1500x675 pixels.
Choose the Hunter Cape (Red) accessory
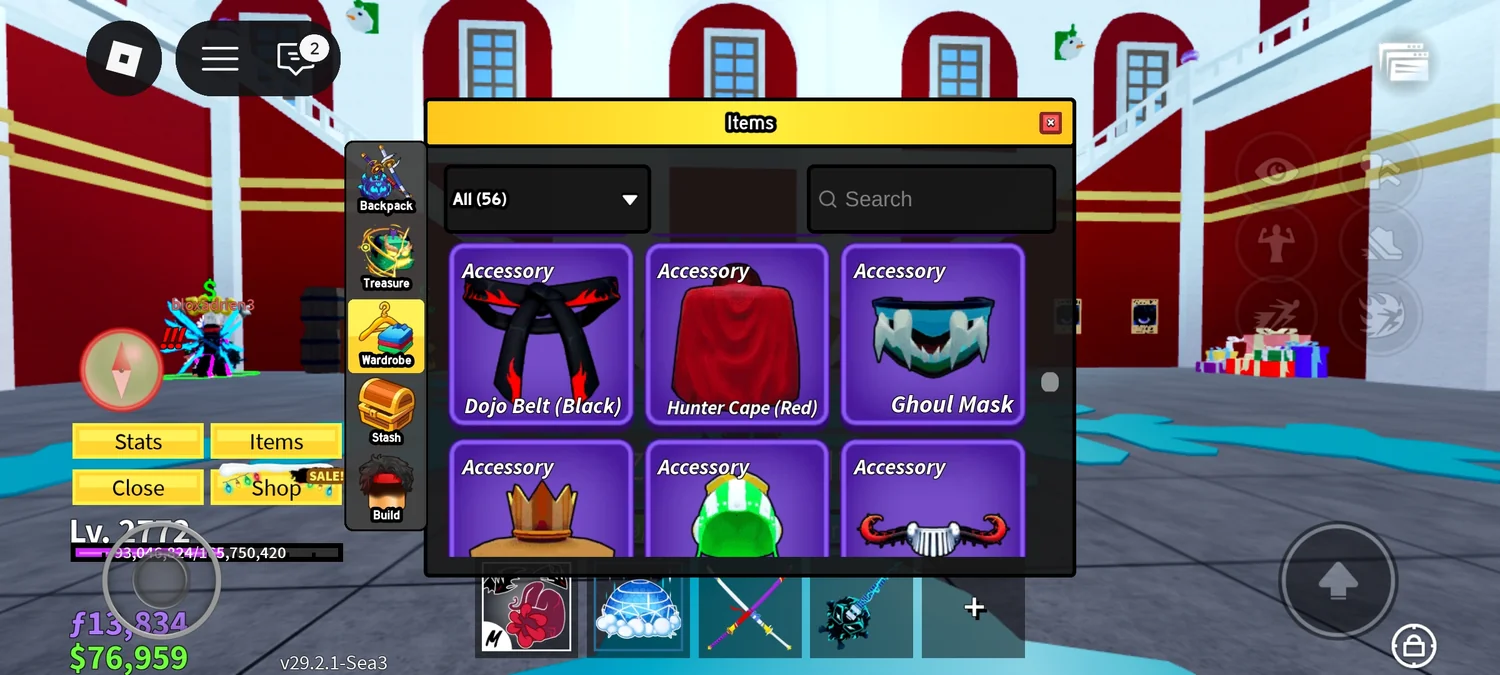click(737, 335)
